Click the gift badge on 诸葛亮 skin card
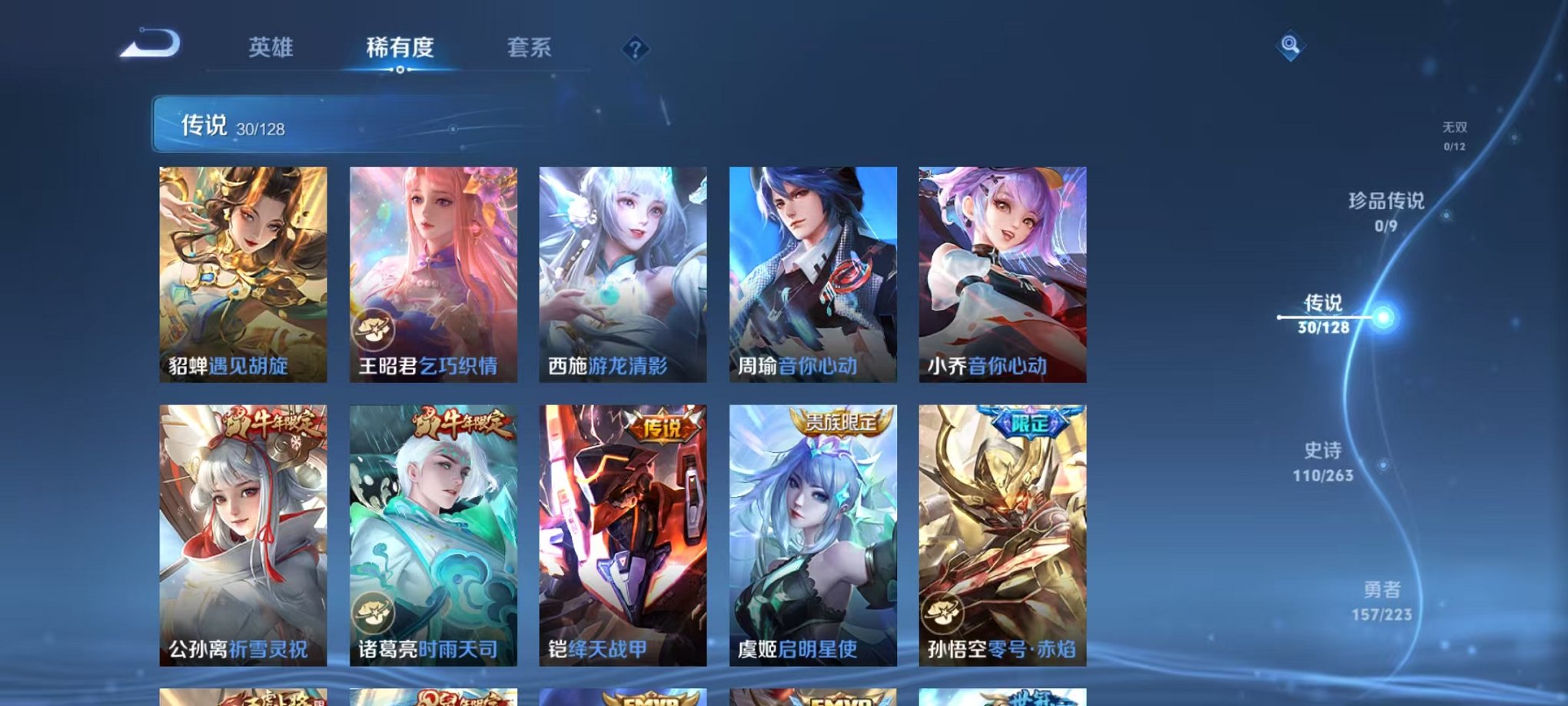Image resolution: width=1568 pixels, height=706 pixels. [374, 611]
